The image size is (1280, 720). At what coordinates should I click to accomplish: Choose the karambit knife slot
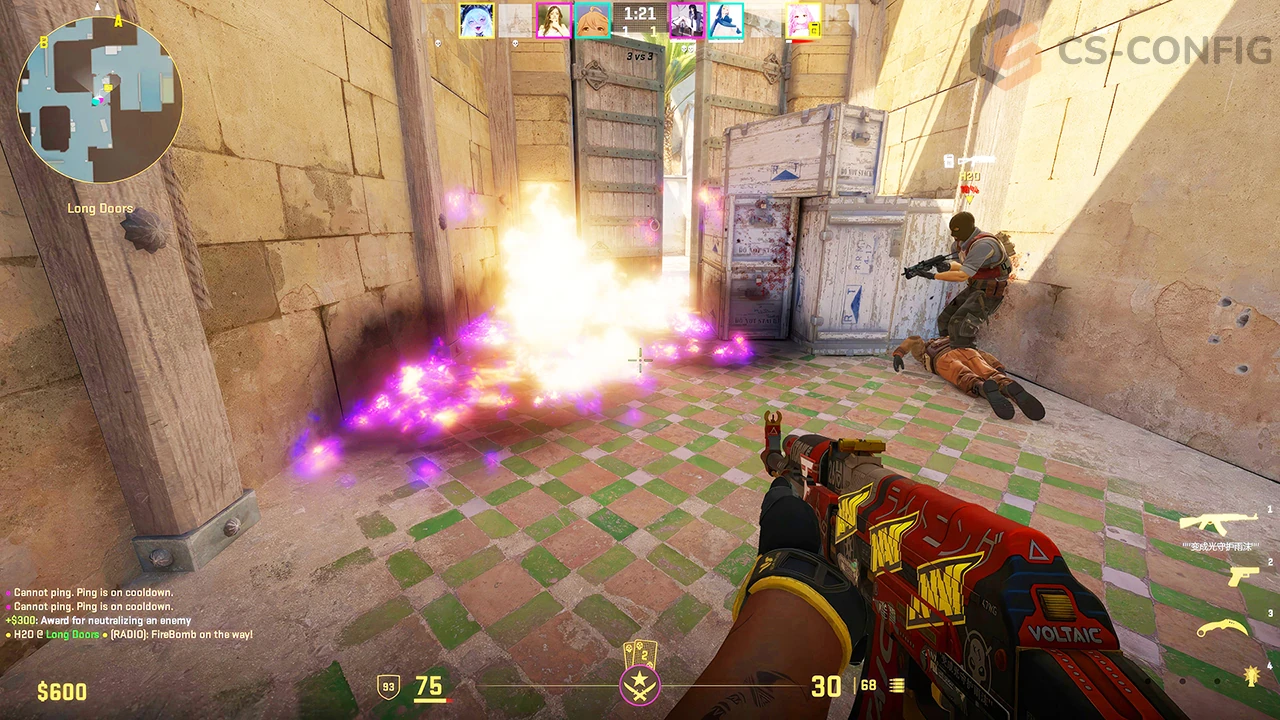(1223, 627)
